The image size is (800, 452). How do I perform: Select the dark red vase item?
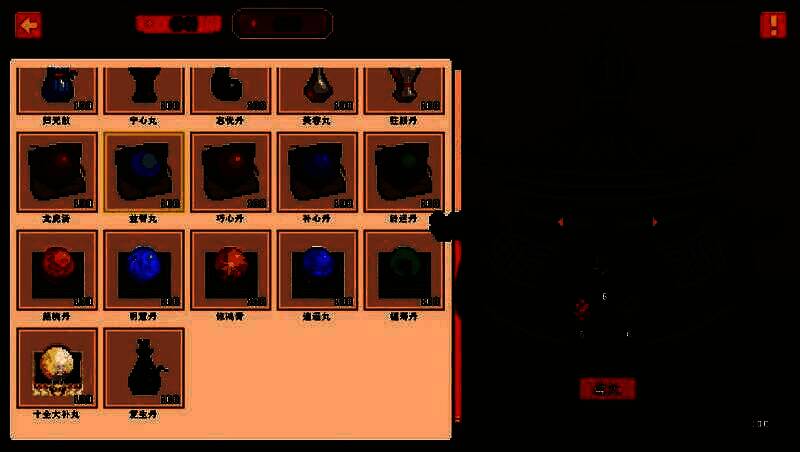coord(404,88)
